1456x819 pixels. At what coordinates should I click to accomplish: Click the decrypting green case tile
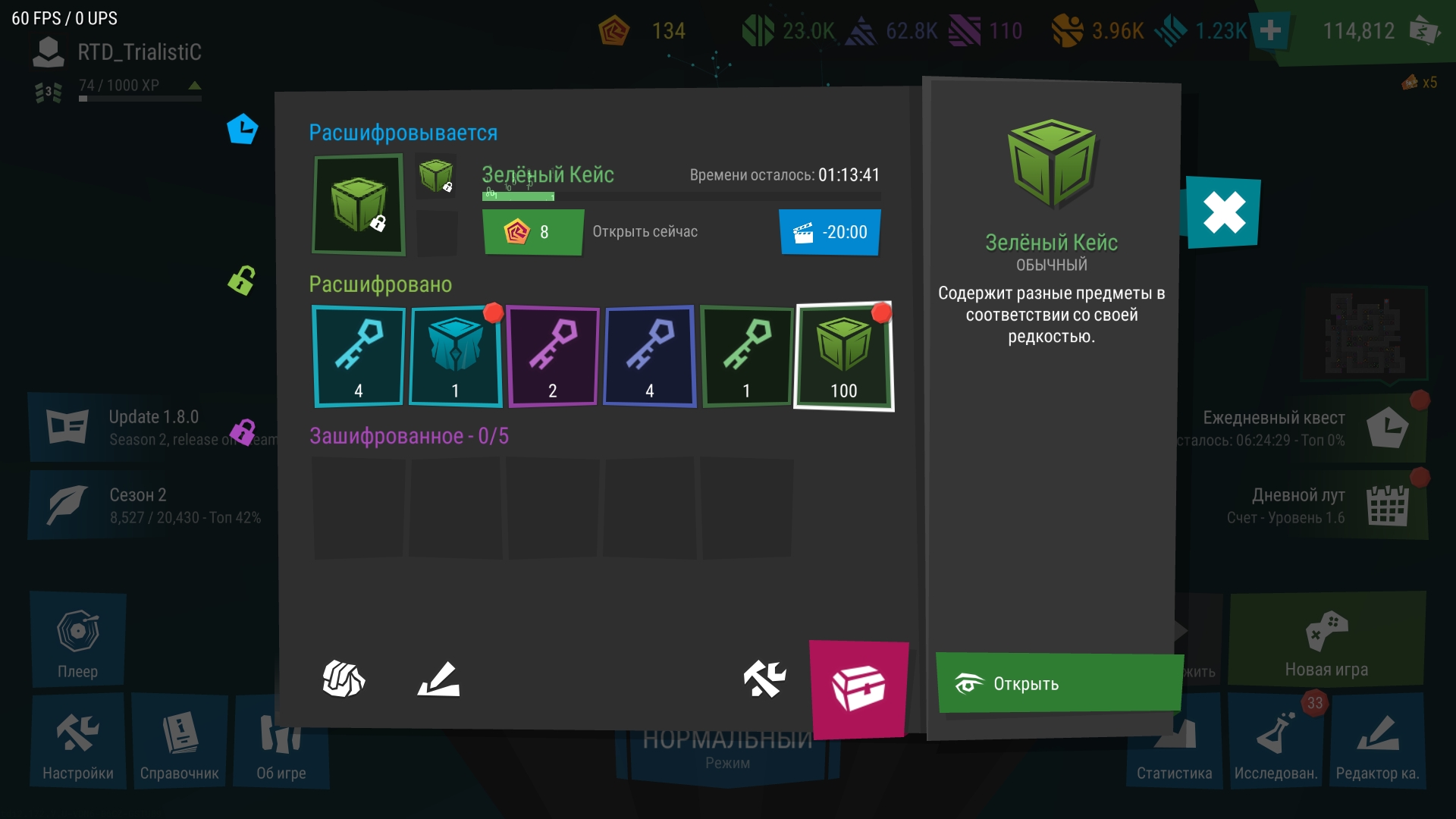point(359,205)
